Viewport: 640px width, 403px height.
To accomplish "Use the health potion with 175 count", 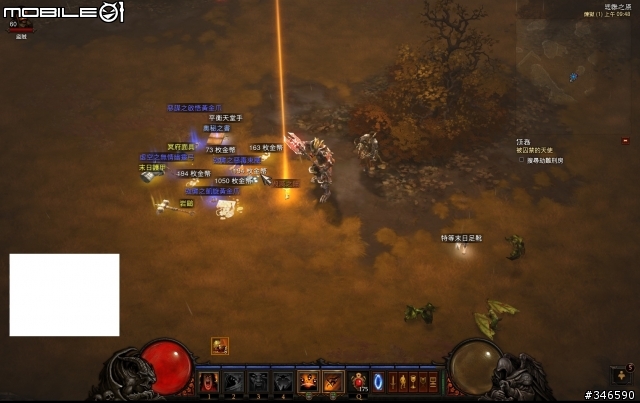I will pos(361,381).
